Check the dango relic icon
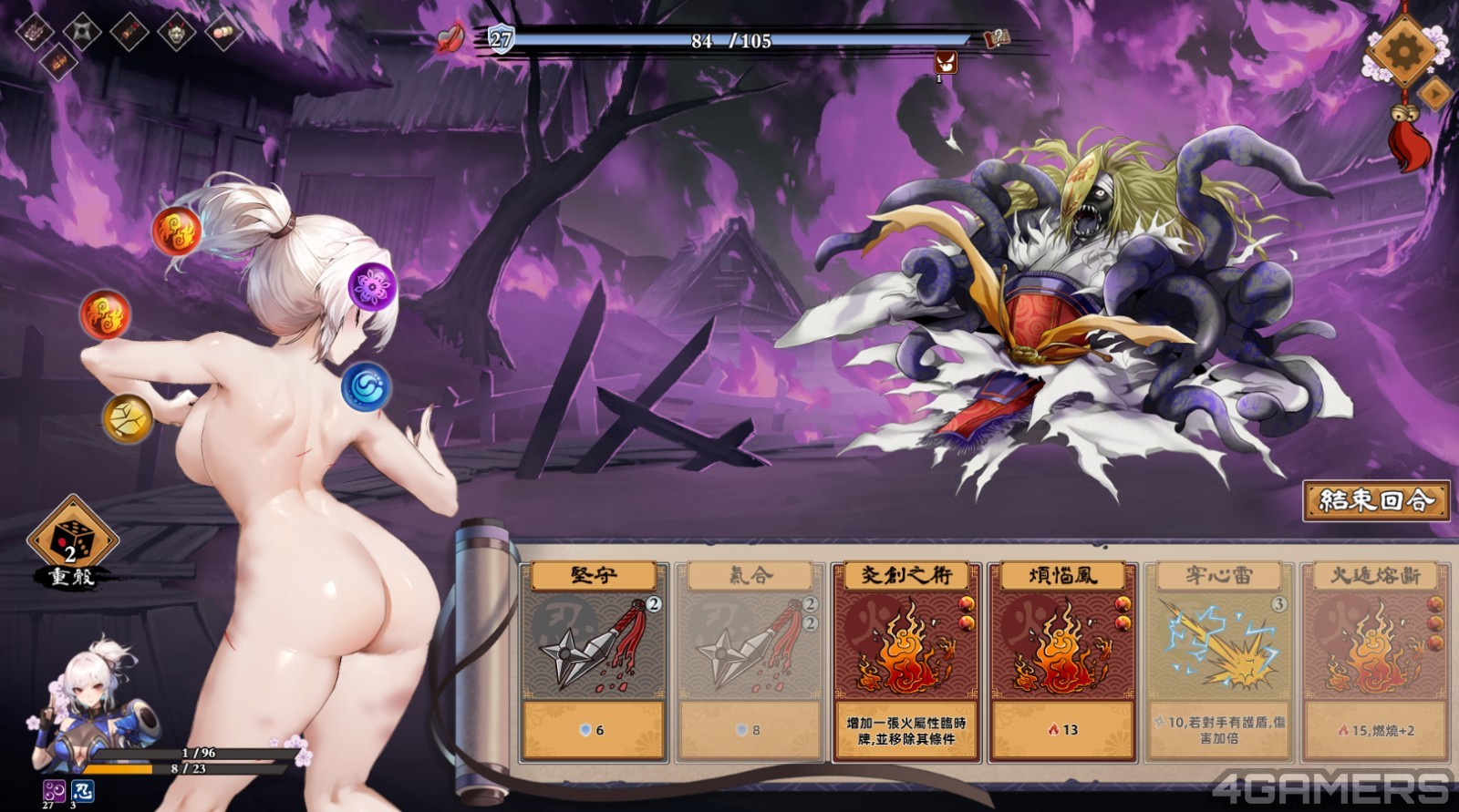This screenshot has height=812, width=1459. 223,32
